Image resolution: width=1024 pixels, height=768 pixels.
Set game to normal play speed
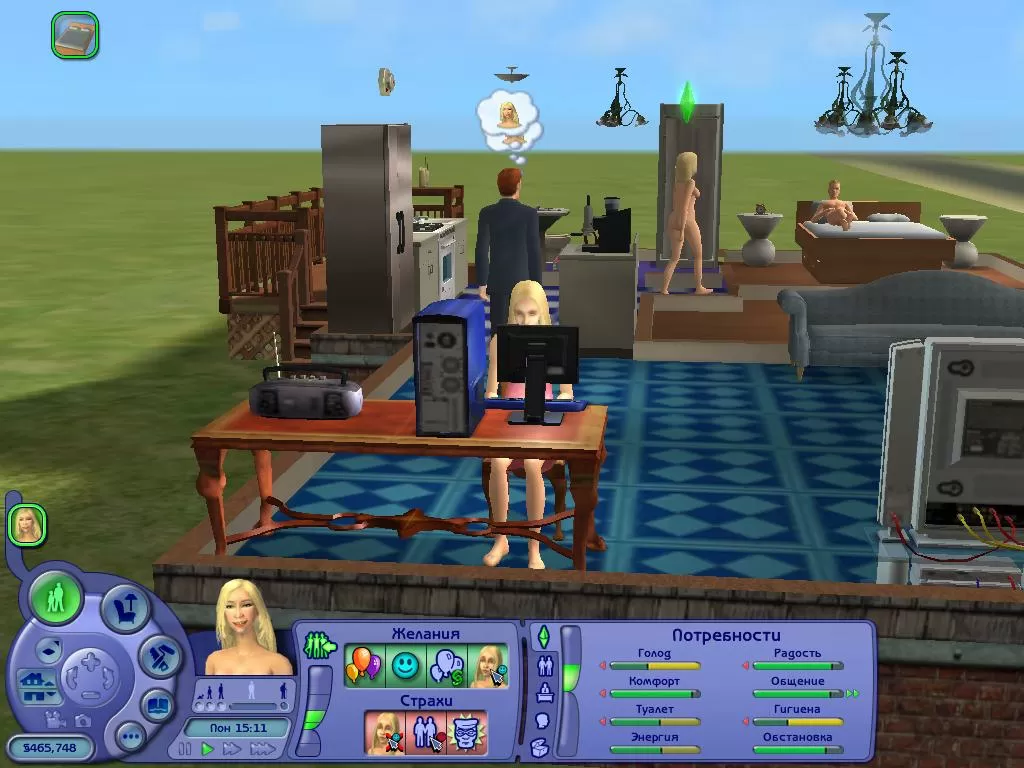point(208,748)
